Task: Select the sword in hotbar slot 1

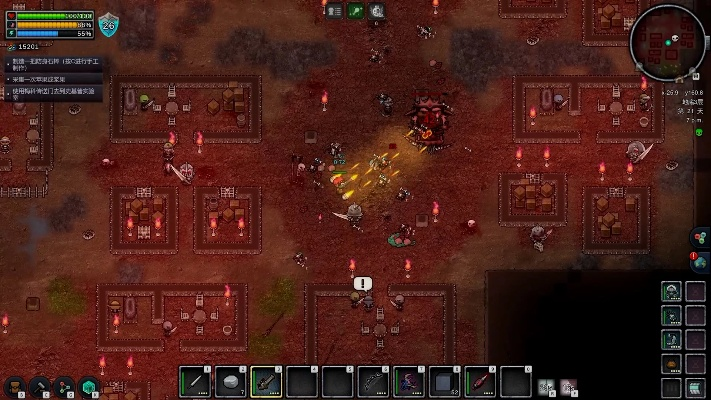Action: (x=194, y=381)
